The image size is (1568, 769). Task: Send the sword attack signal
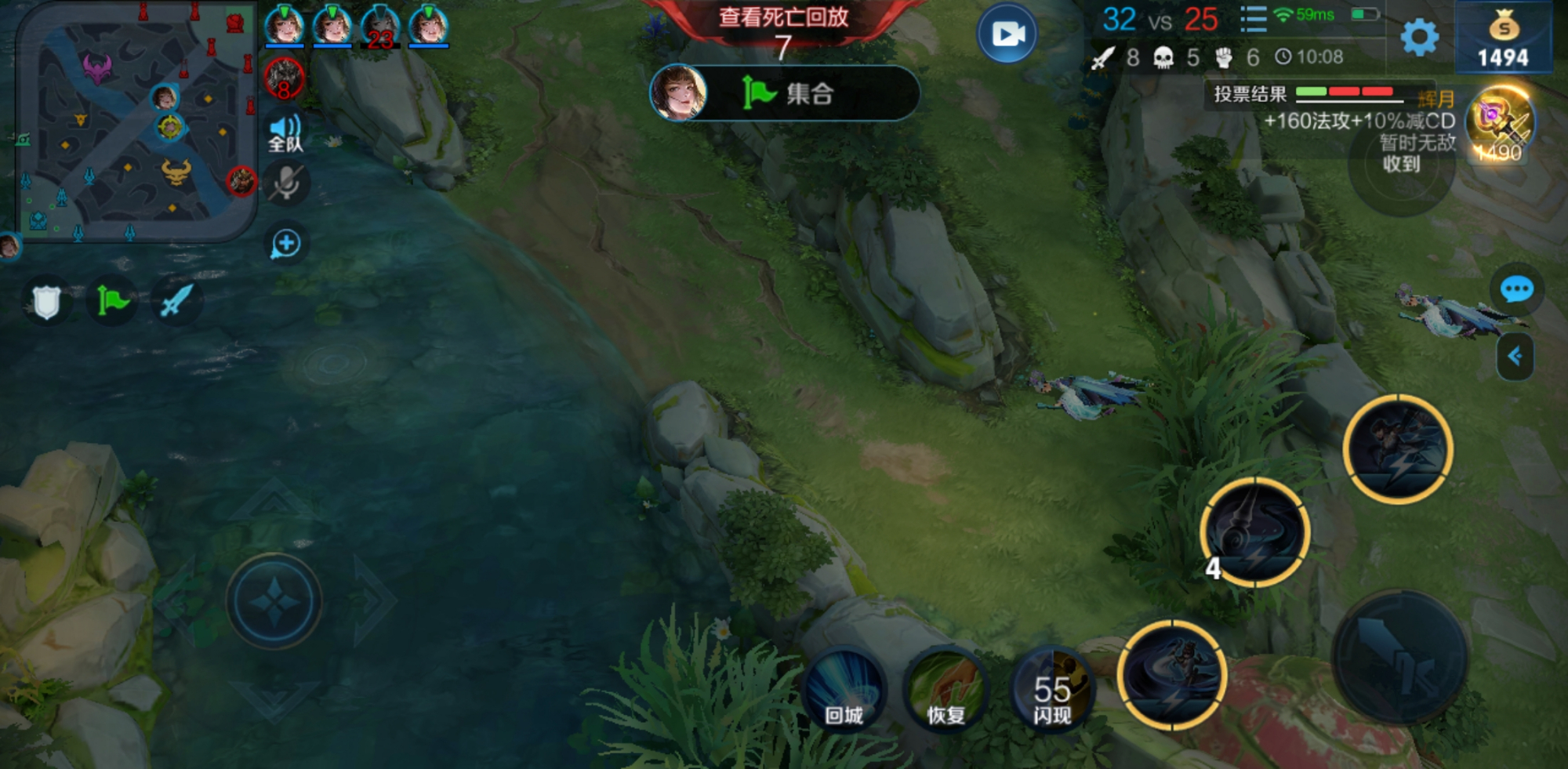coord(176,302)
